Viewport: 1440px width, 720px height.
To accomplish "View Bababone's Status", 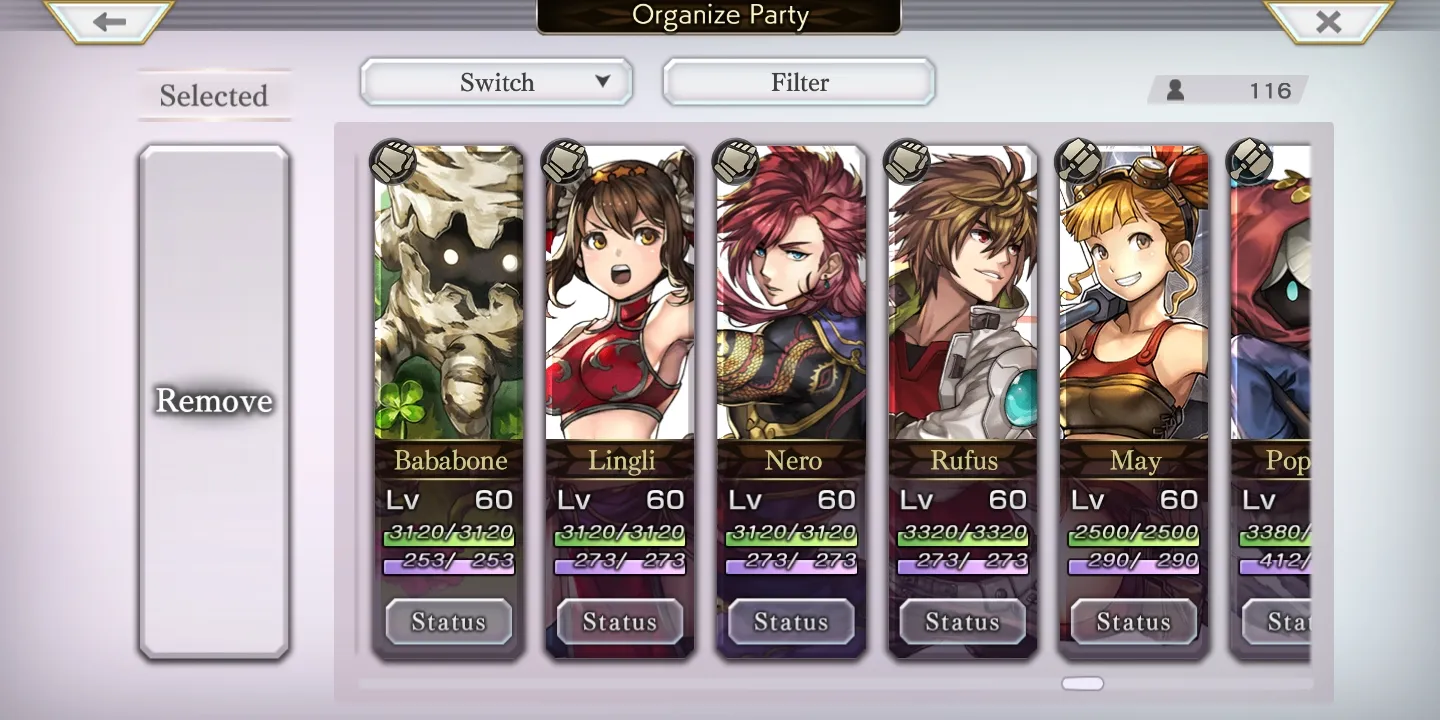I will click(449, 622).
